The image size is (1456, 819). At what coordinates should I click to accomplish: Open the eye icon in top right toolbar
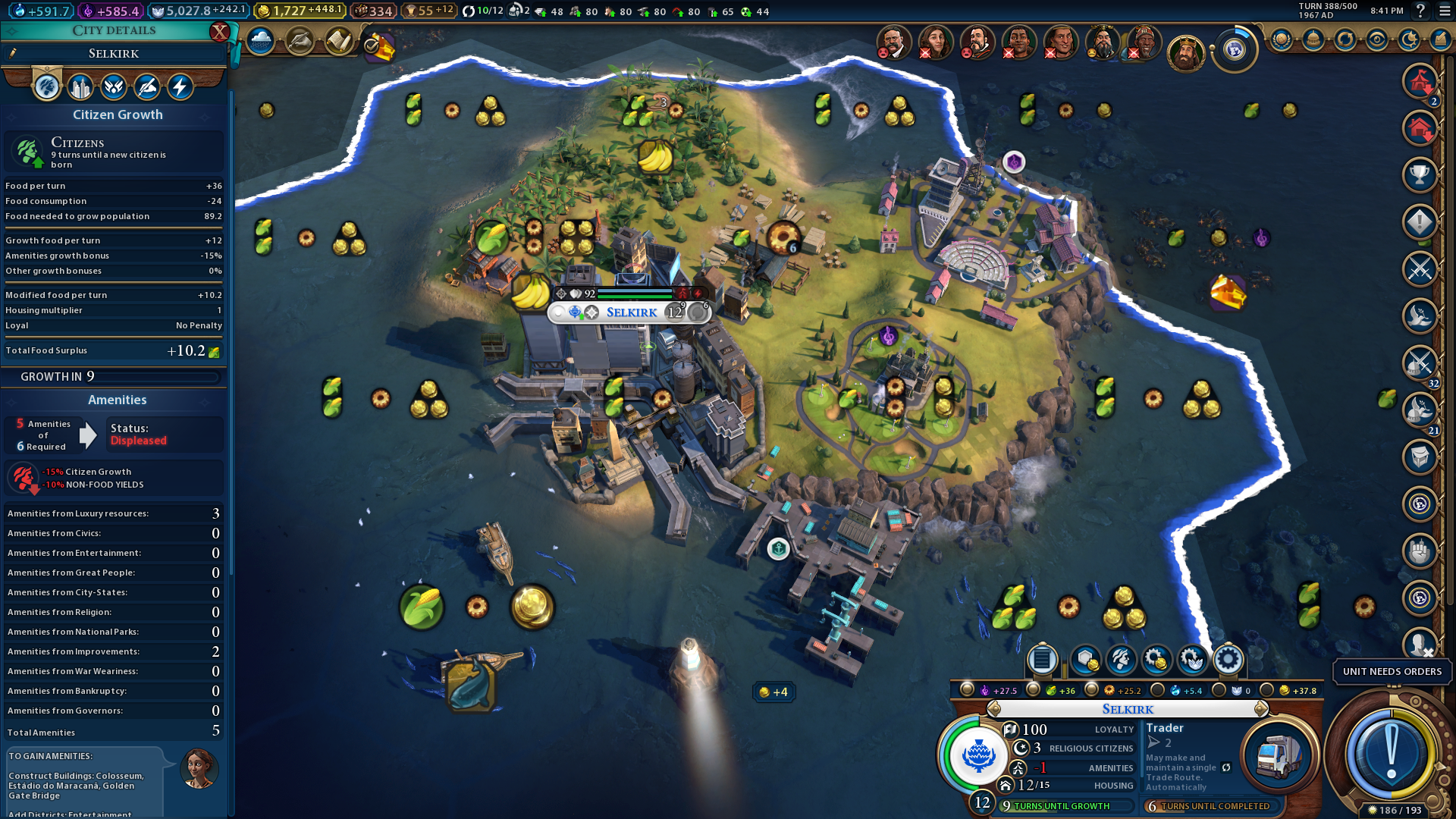tap(1377, 40)
